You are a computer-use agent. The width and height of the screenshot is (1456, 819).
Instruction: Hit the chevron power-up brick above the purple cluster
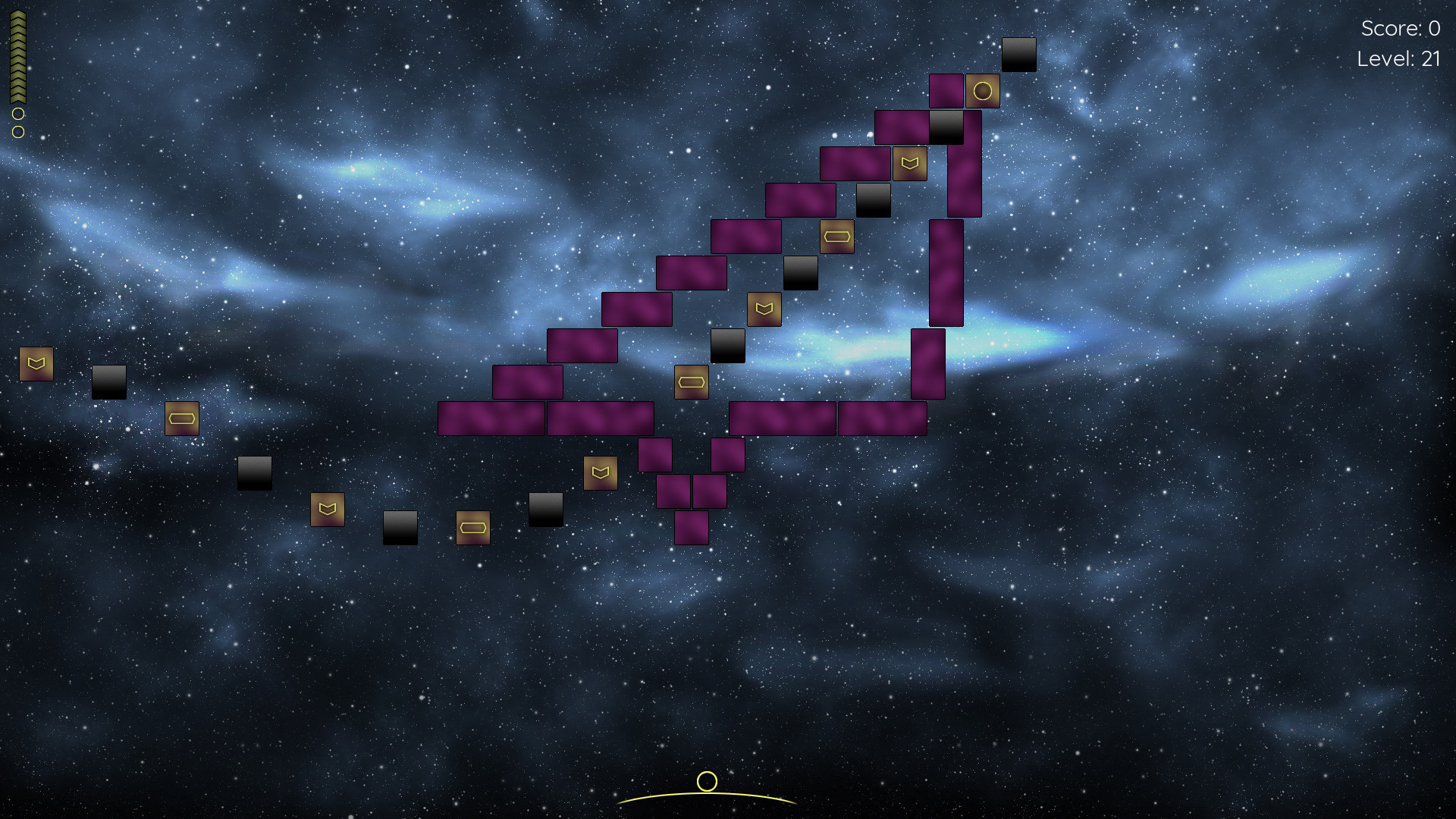pos(600,472)
